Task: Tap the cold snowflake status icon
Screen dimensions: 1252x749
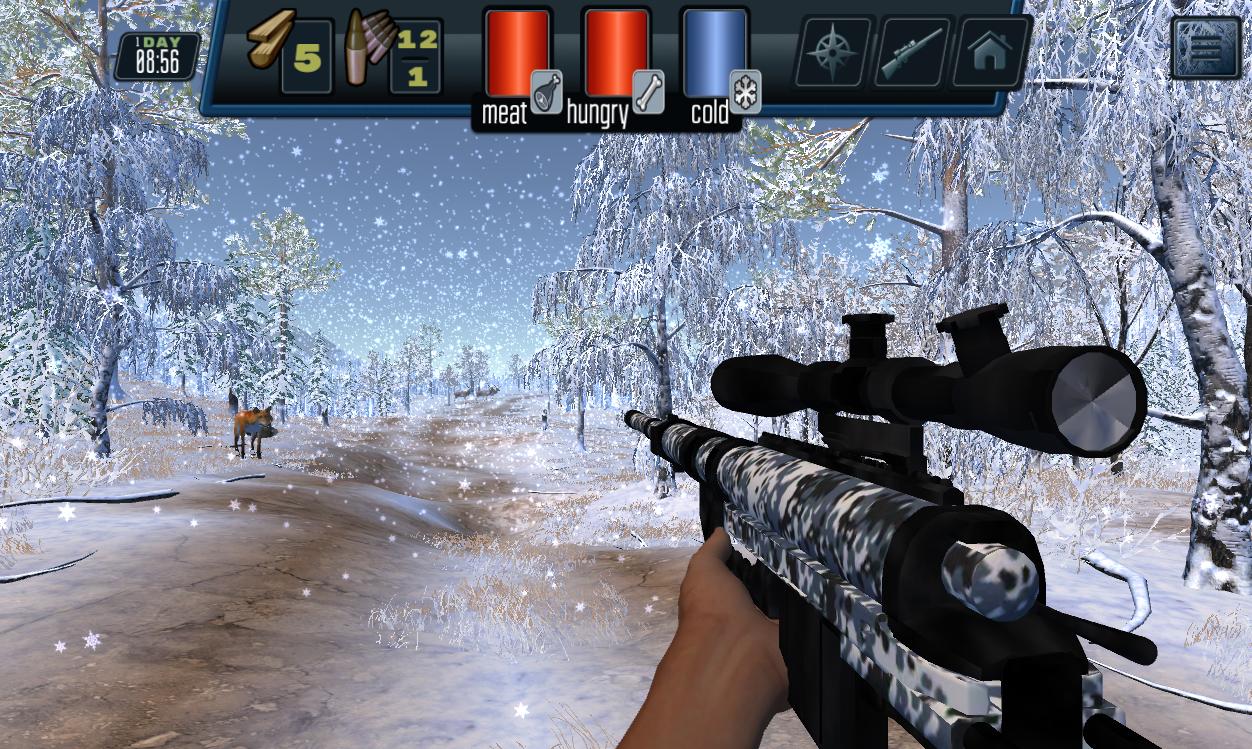Action: 745,91
